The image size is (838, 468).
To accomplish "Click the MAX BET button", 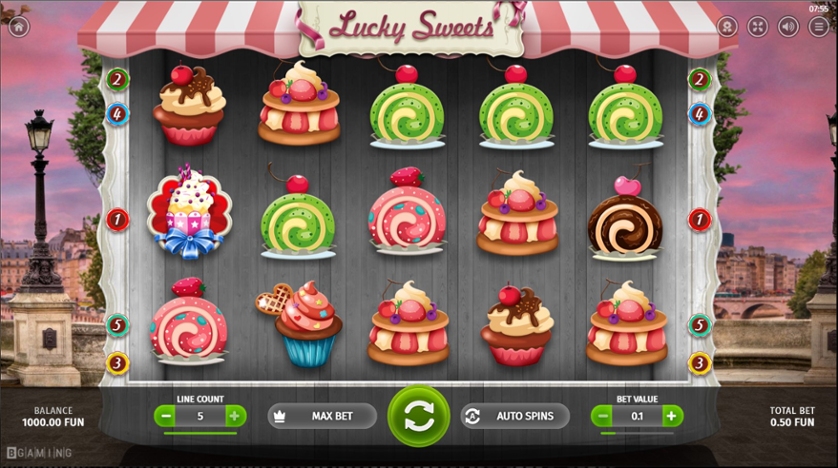I will 322,416.
